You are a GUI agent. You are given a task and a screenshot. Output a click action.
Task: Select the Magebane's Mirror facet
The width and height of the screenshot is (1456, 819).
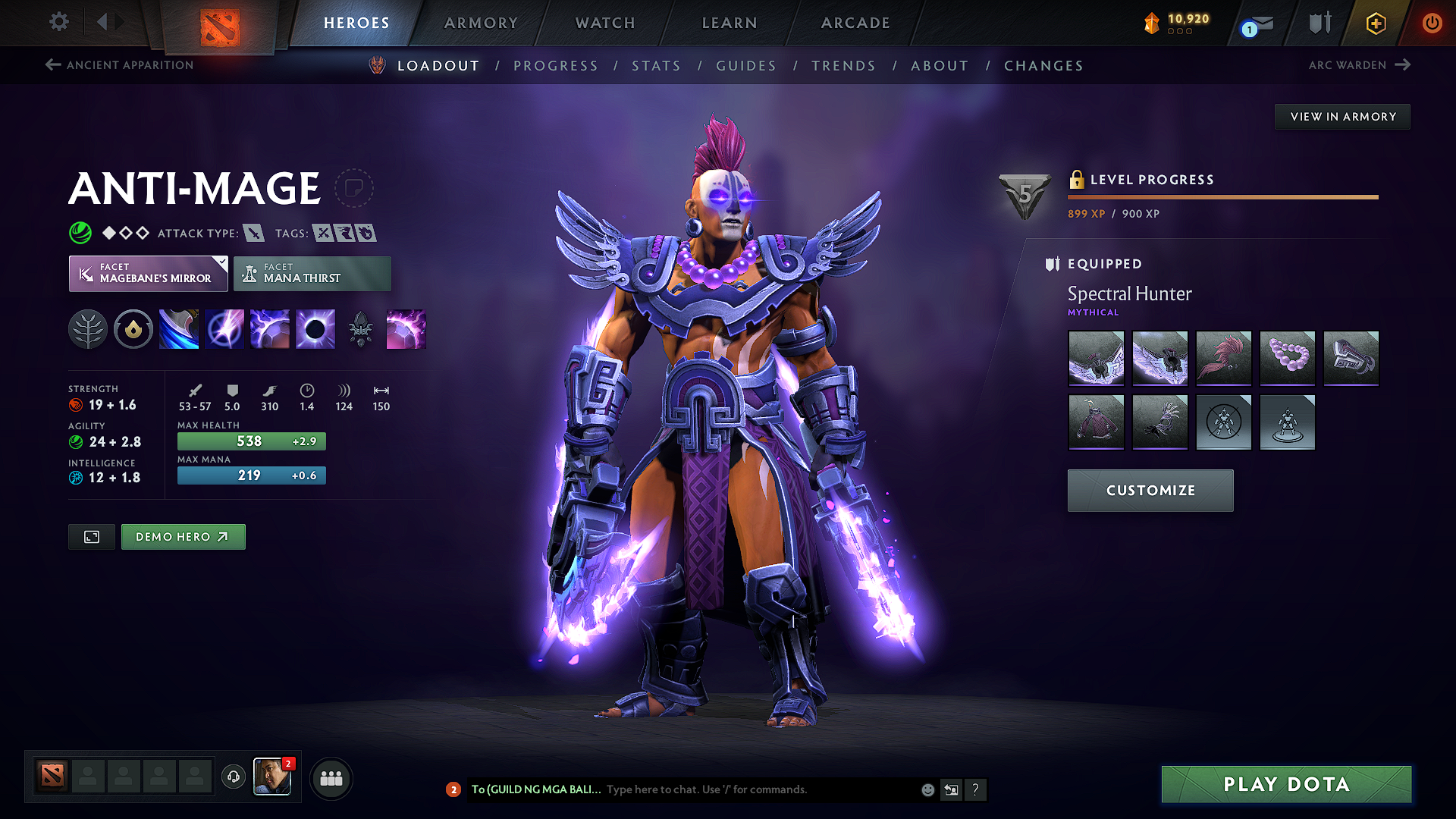click(147, 274)
